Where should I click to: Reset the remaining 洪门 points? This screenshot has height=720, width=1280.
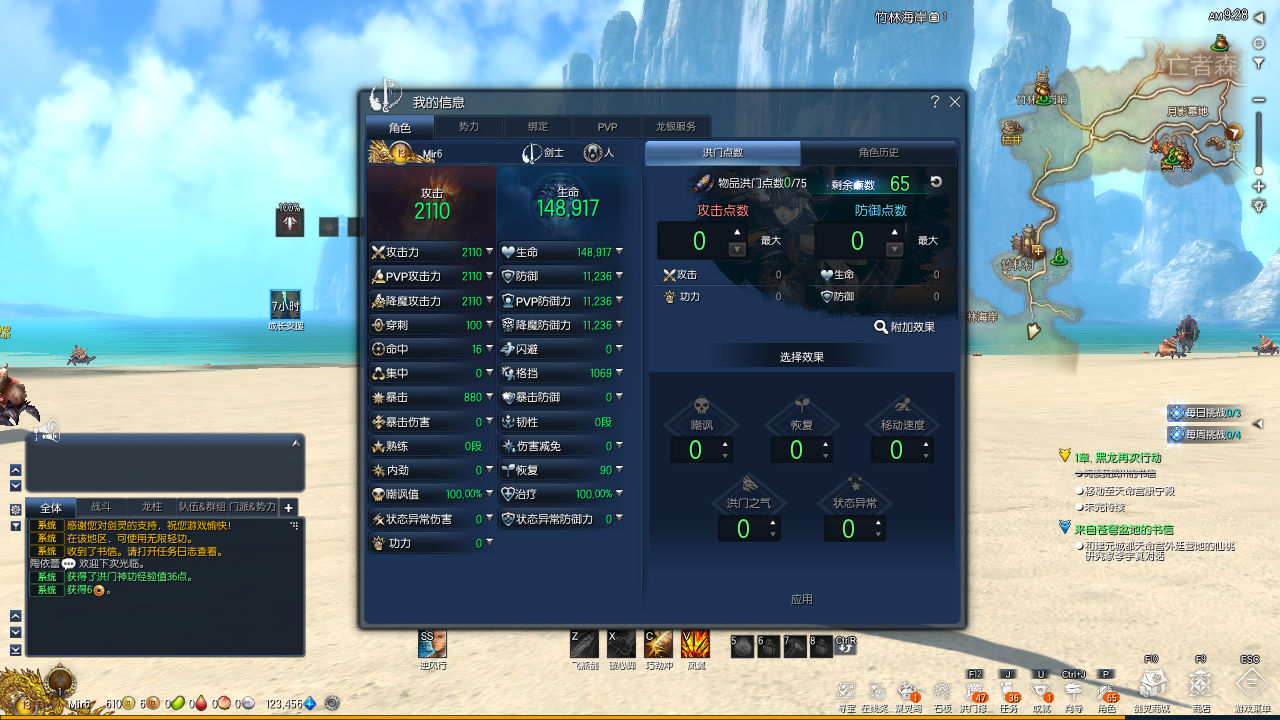(936, 182)
